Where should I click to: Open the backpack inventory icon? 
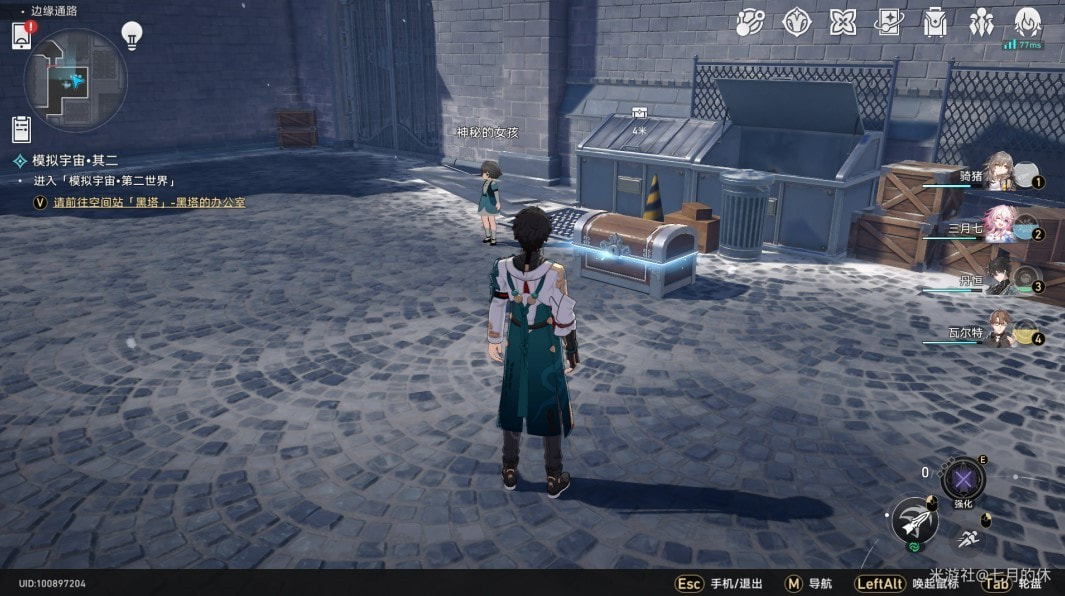[935, 22]
